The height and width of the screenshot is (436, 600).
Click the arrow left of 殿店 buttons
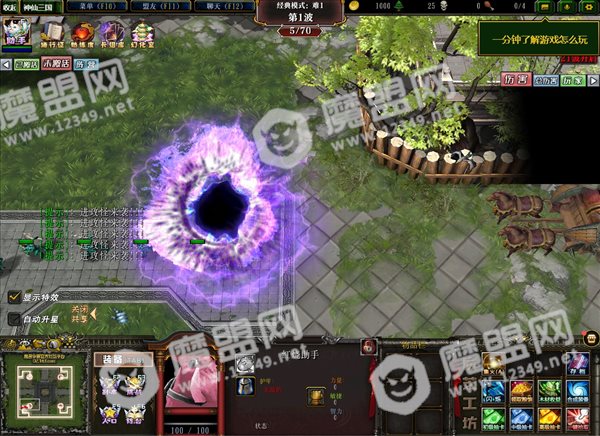point(5,64)
